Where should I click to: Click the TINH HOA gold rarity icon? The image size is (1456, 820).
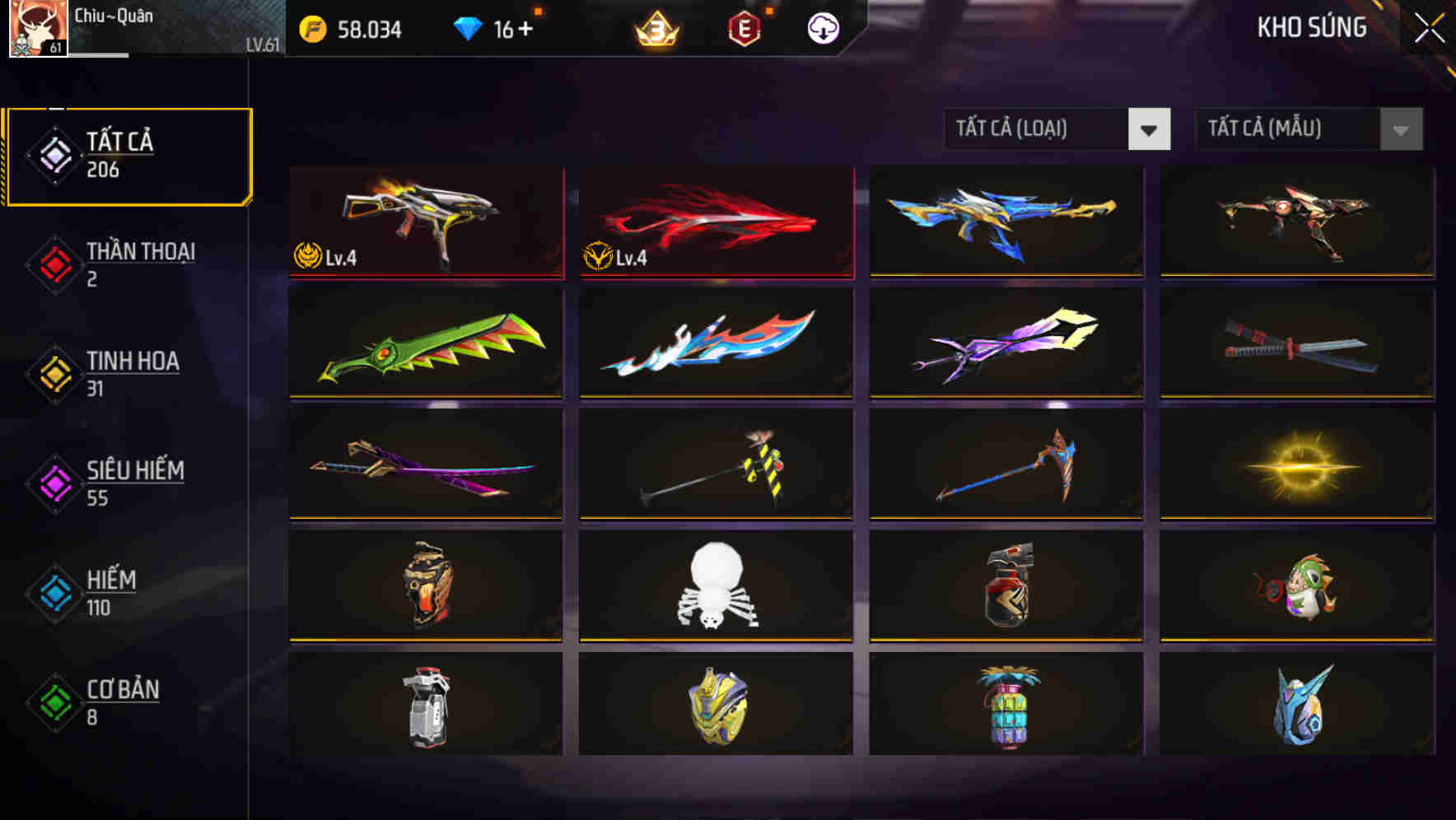pos(53,371)
